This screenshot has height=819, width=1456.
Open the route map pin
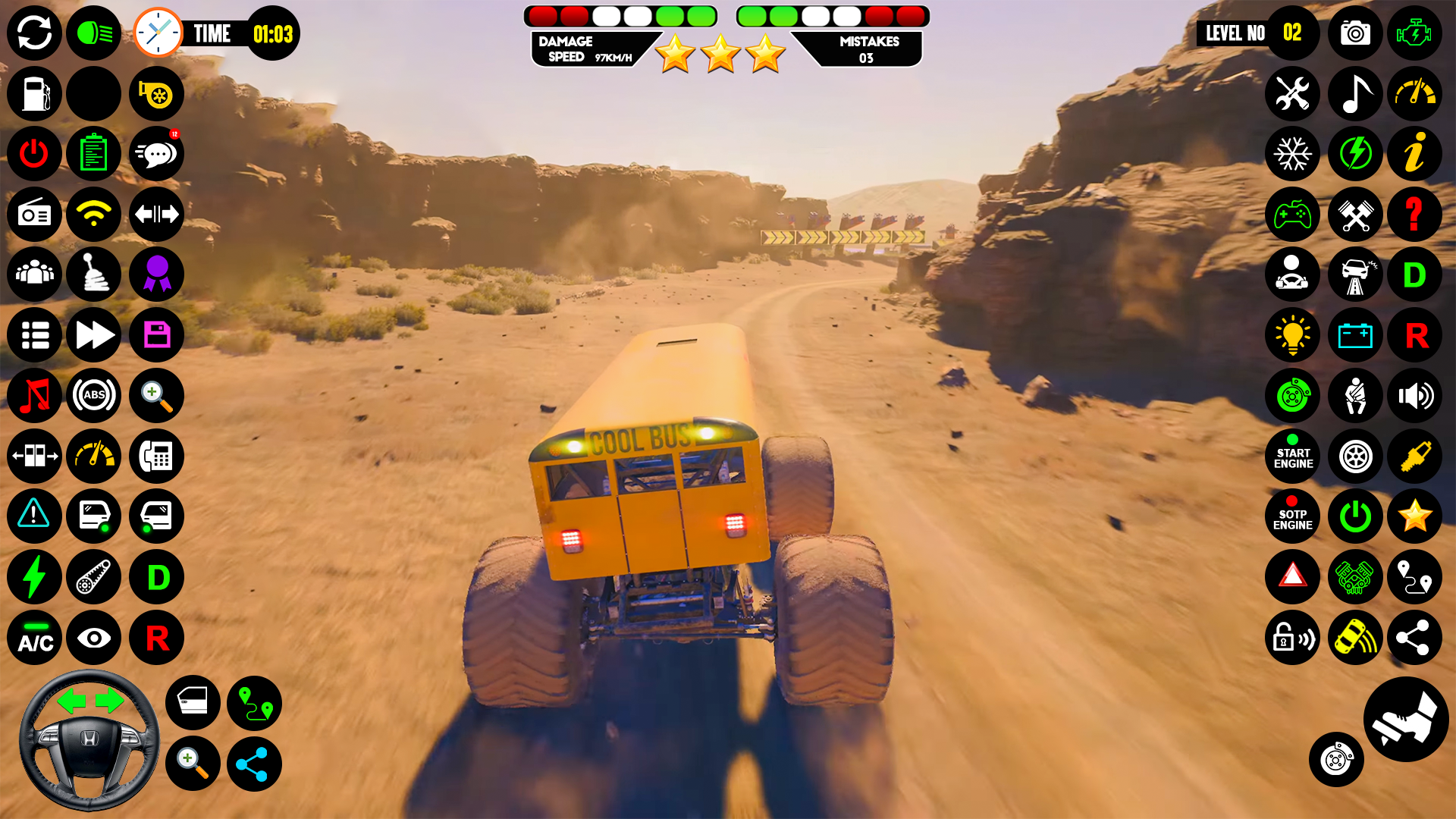tap(254, 703)
